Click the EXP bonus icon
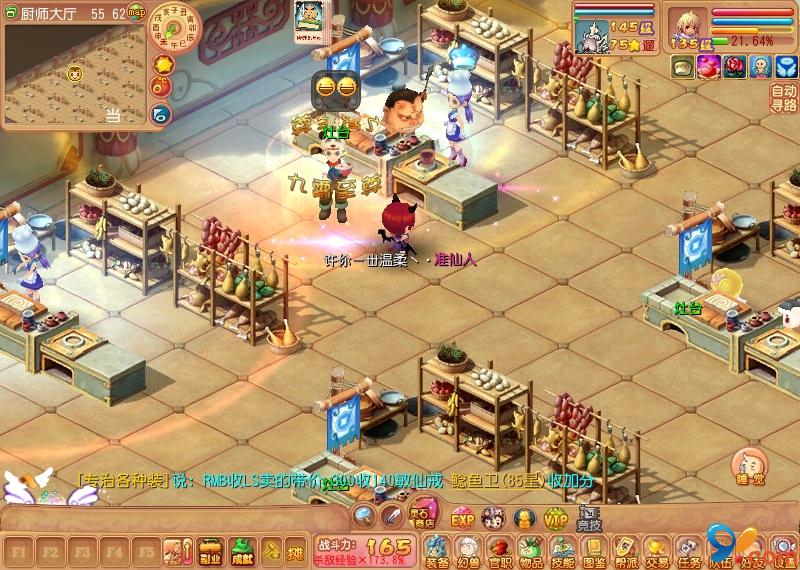 [x=462, y=519]
